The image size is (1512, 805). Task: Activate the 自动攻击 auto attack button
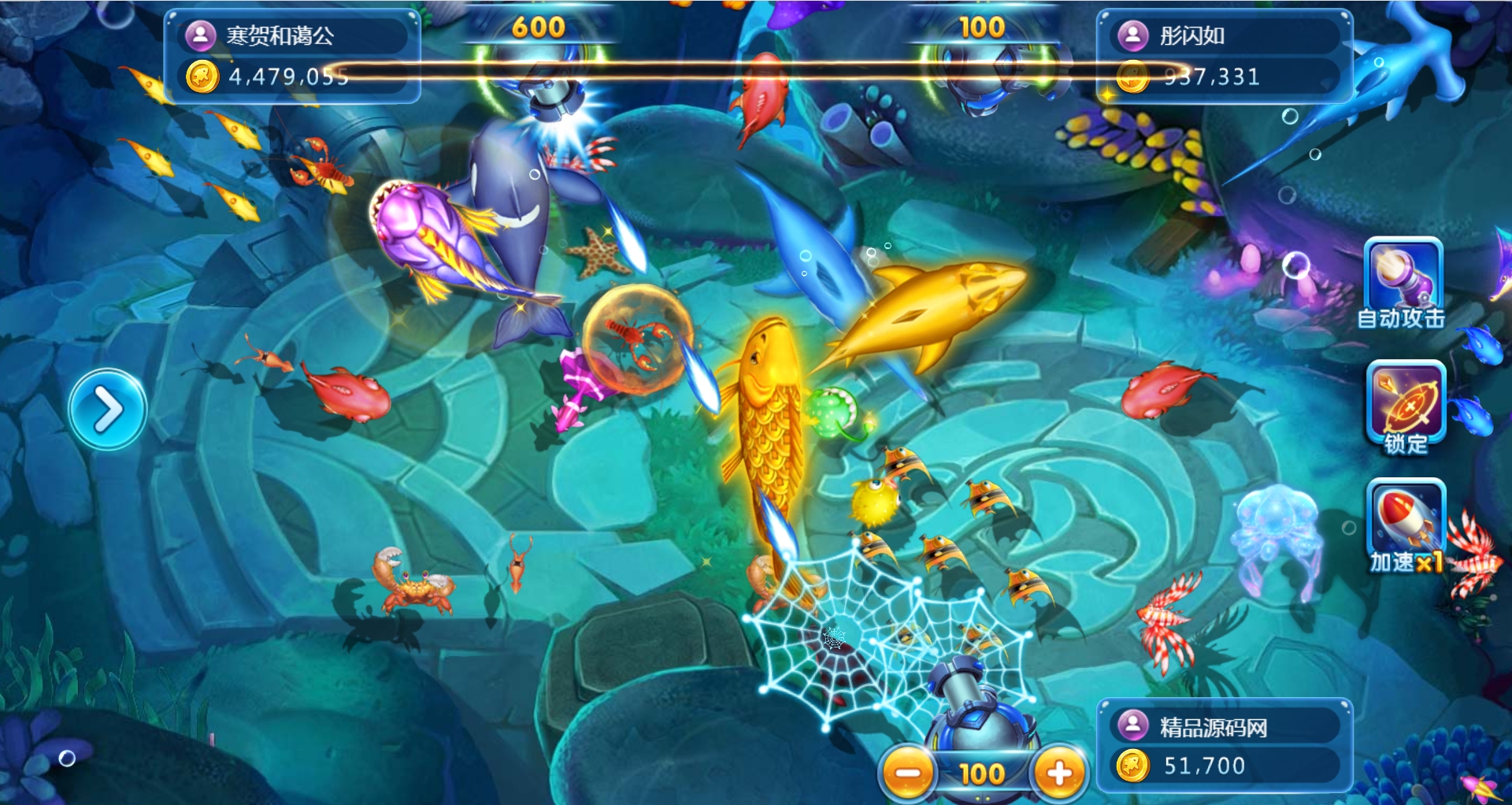(x=1403, y=282)
